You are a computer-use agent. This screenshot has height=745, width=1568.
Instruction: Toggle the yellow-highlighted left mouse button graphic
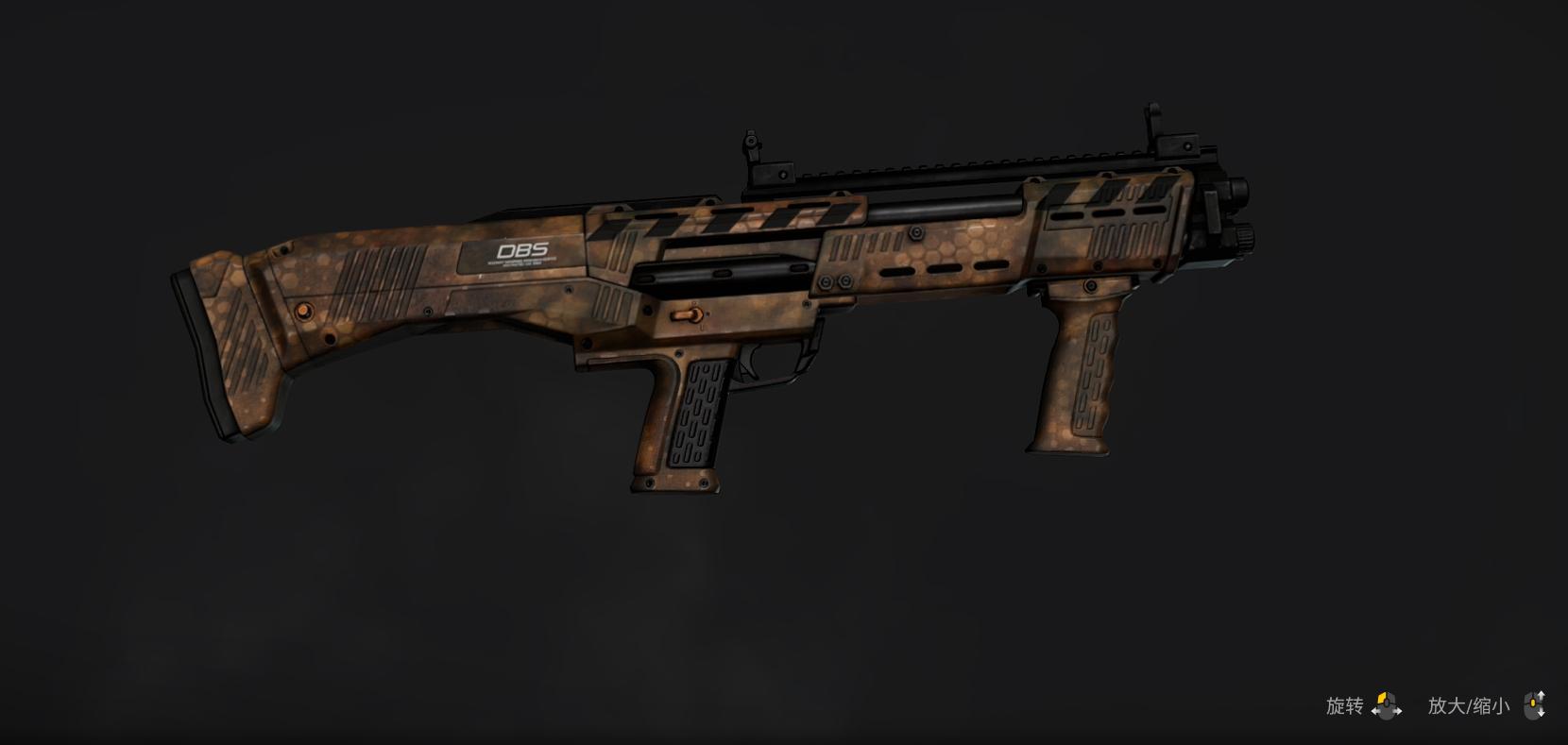pyautogui.click(x=1382, y=697)
